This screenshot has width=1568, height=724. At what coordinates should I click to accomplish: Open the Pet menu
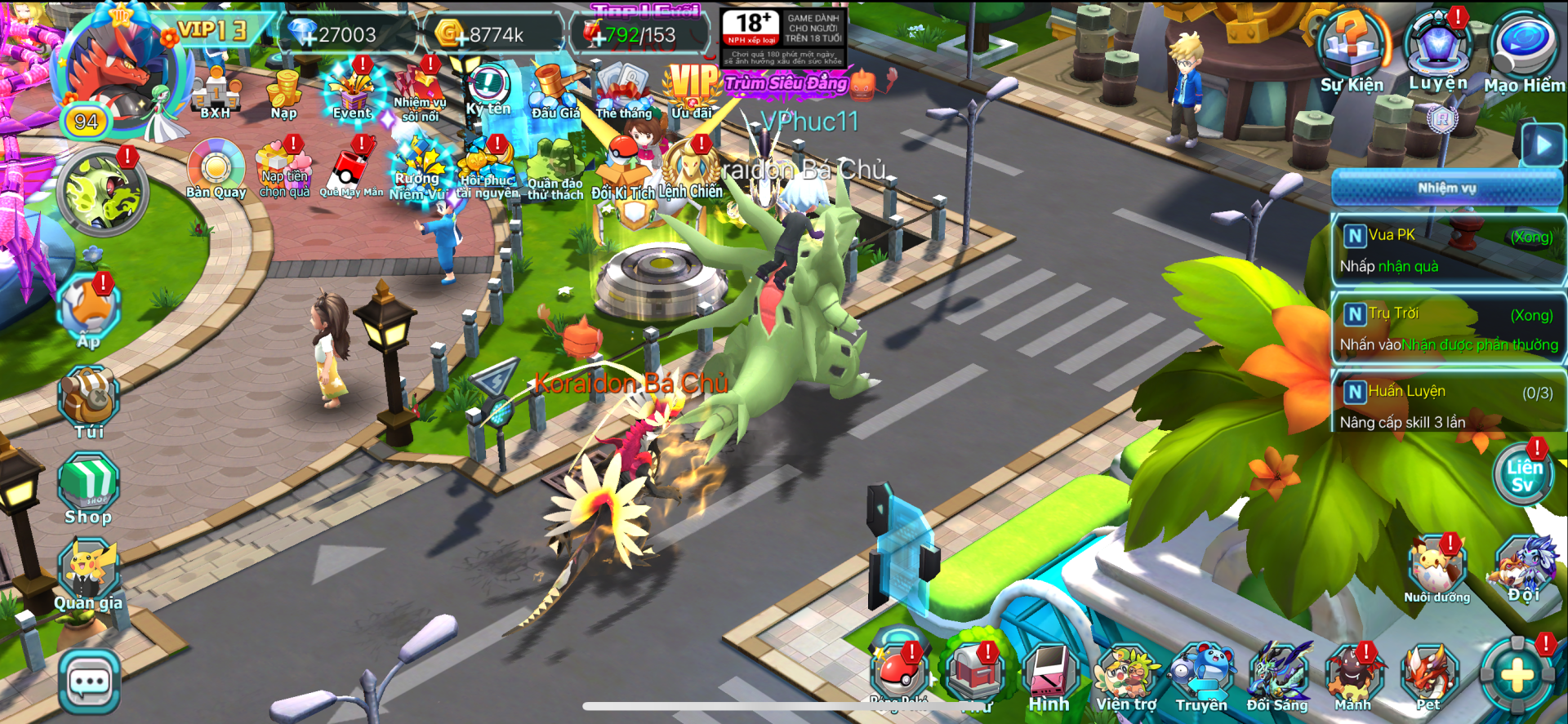coord(1428,676)
